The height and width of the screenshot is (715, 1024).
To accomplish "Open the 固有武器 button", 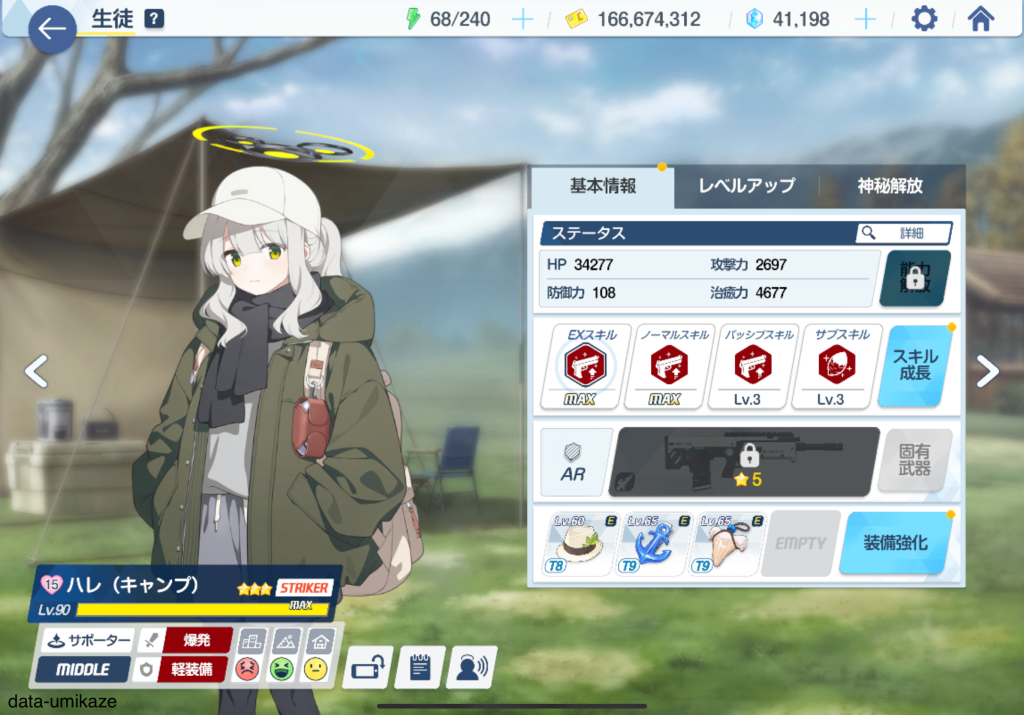I will 914,461.
